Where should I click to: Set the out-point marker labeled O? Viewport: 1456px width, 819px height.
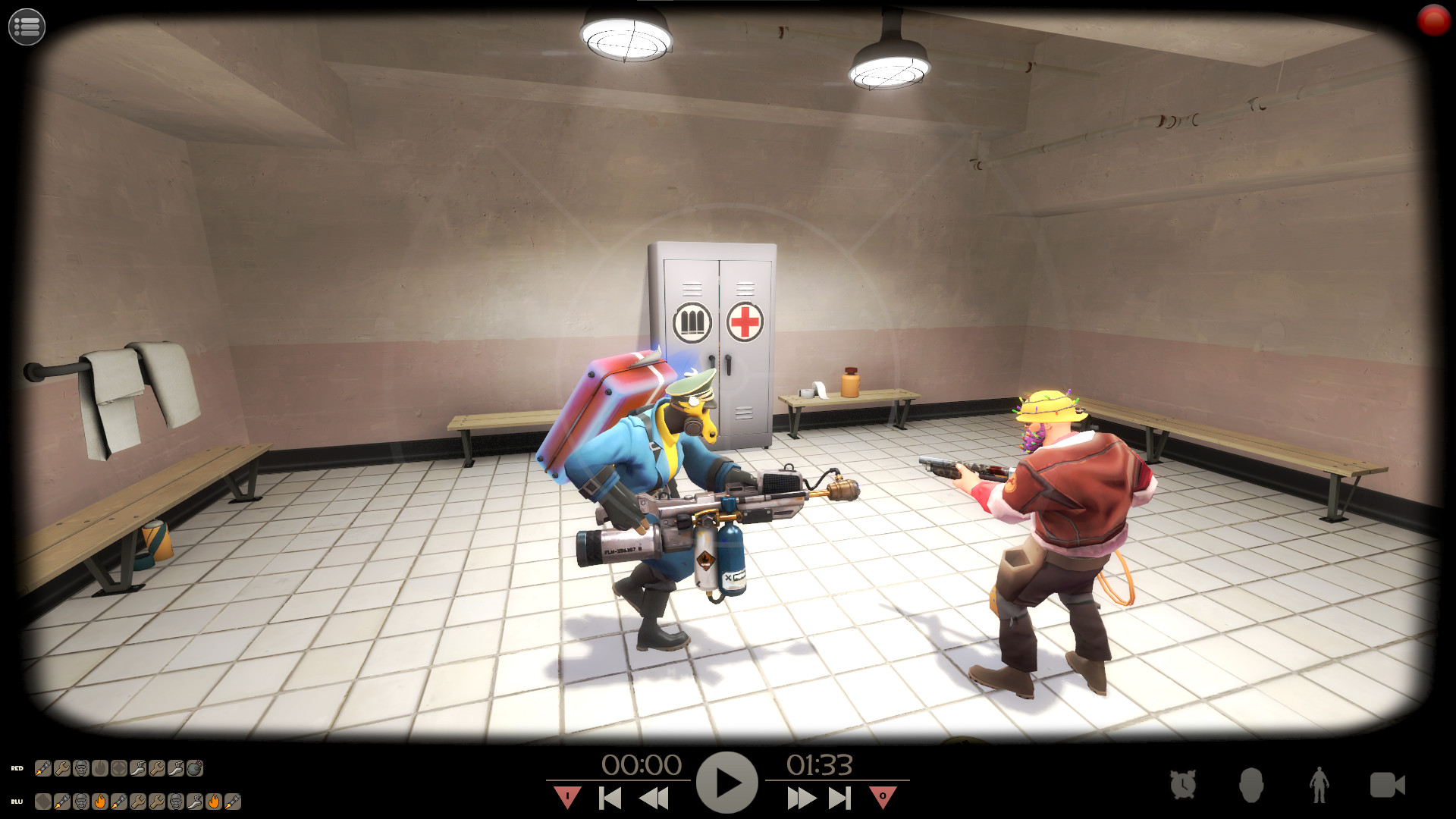[882, 795]
